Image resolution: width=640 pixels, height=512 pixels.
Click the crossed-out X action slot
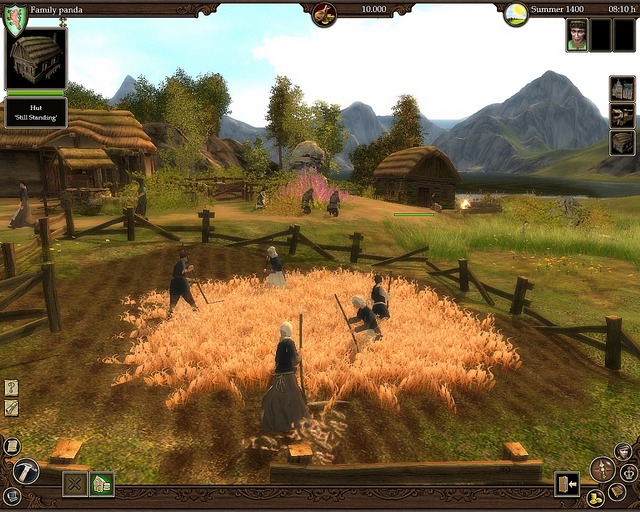pyautogui.click(x=75, y=484)
